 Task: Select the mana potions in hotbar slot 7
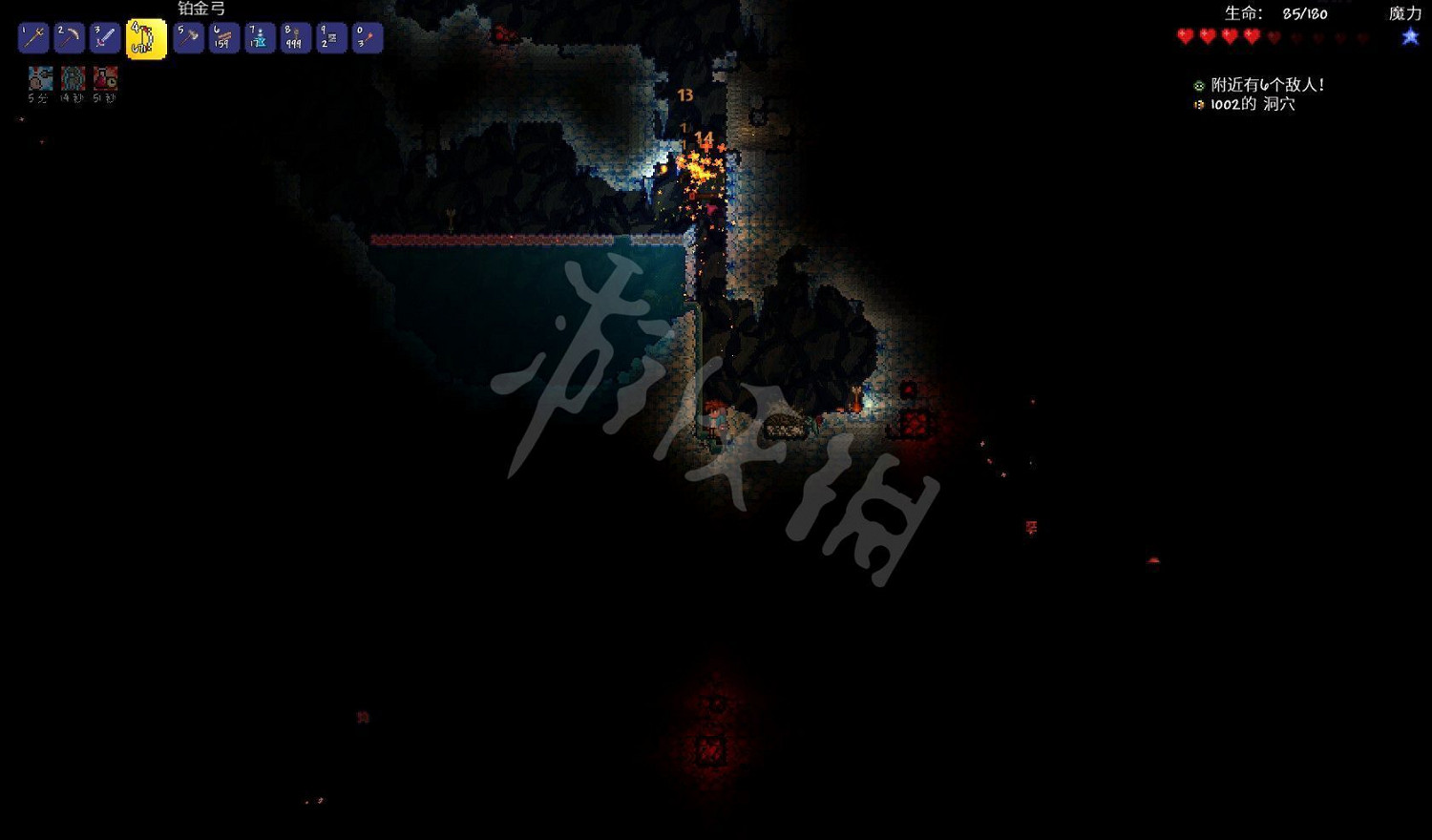[x=259, y=37]
